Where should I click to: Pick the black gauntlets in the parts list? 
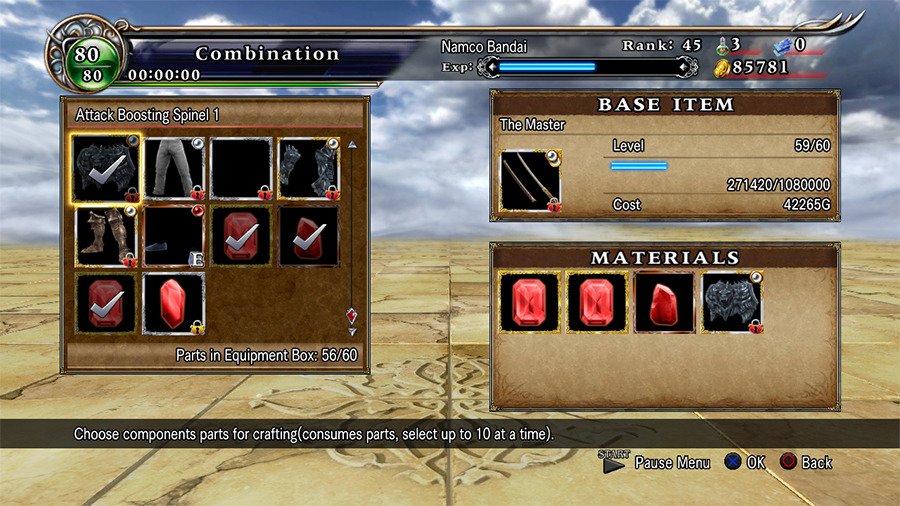308,168
